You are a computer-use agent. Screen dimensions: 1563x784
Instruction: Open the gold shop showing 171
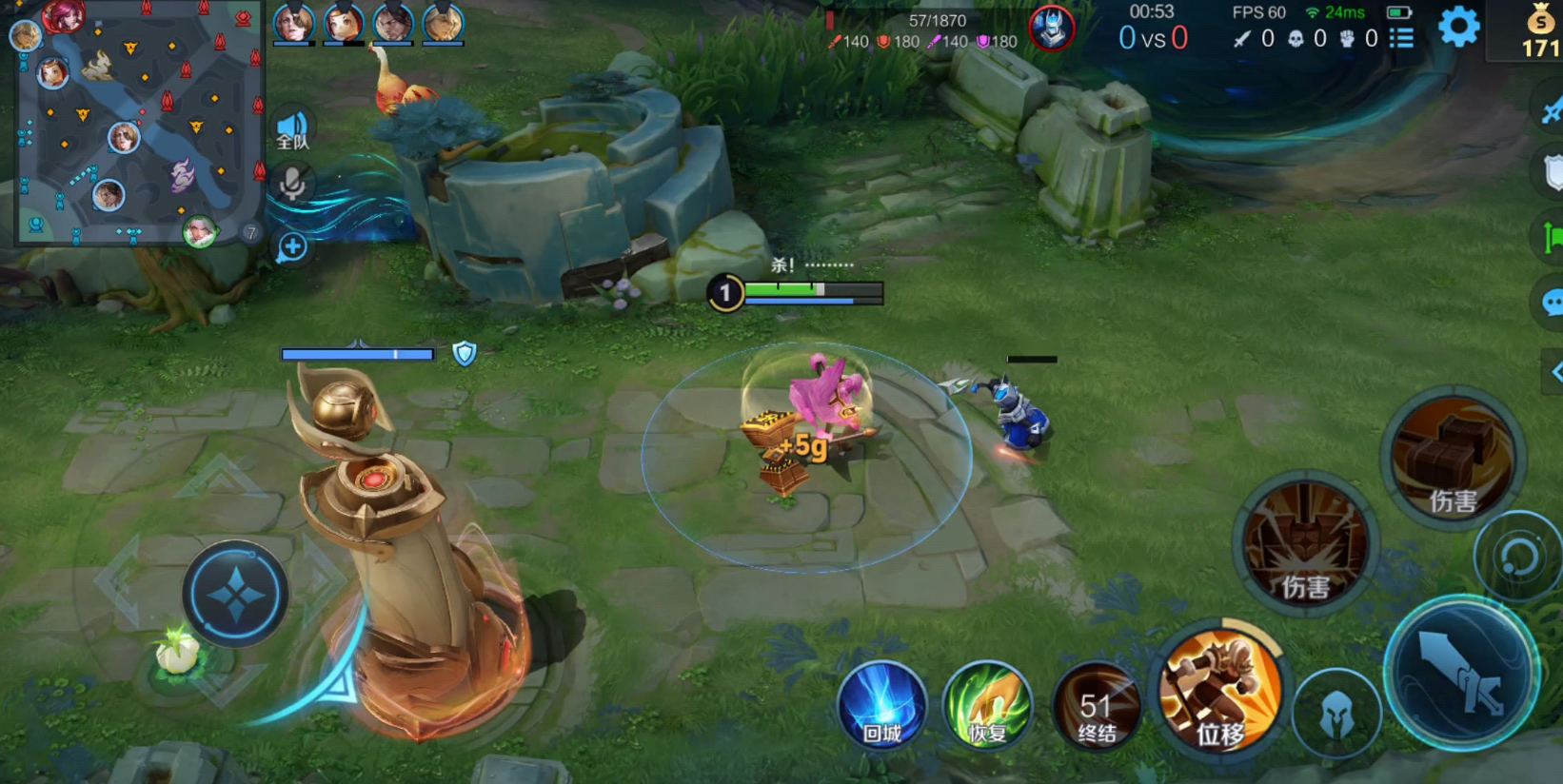point(1541,30)
